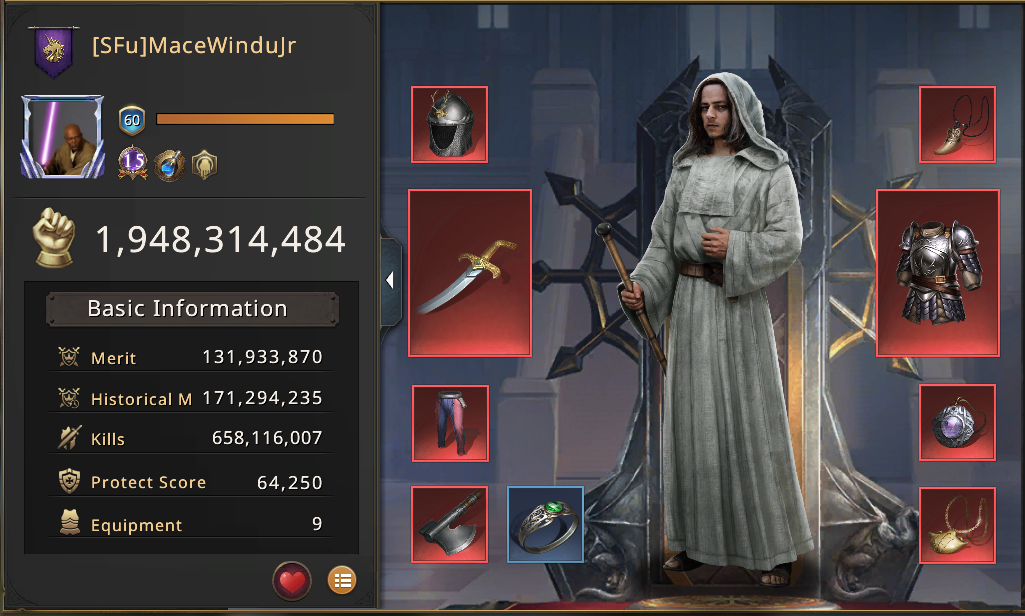This screenshot has width=1025, height=616.
Task: Open the orange list details button
Action: click(342, 580)
